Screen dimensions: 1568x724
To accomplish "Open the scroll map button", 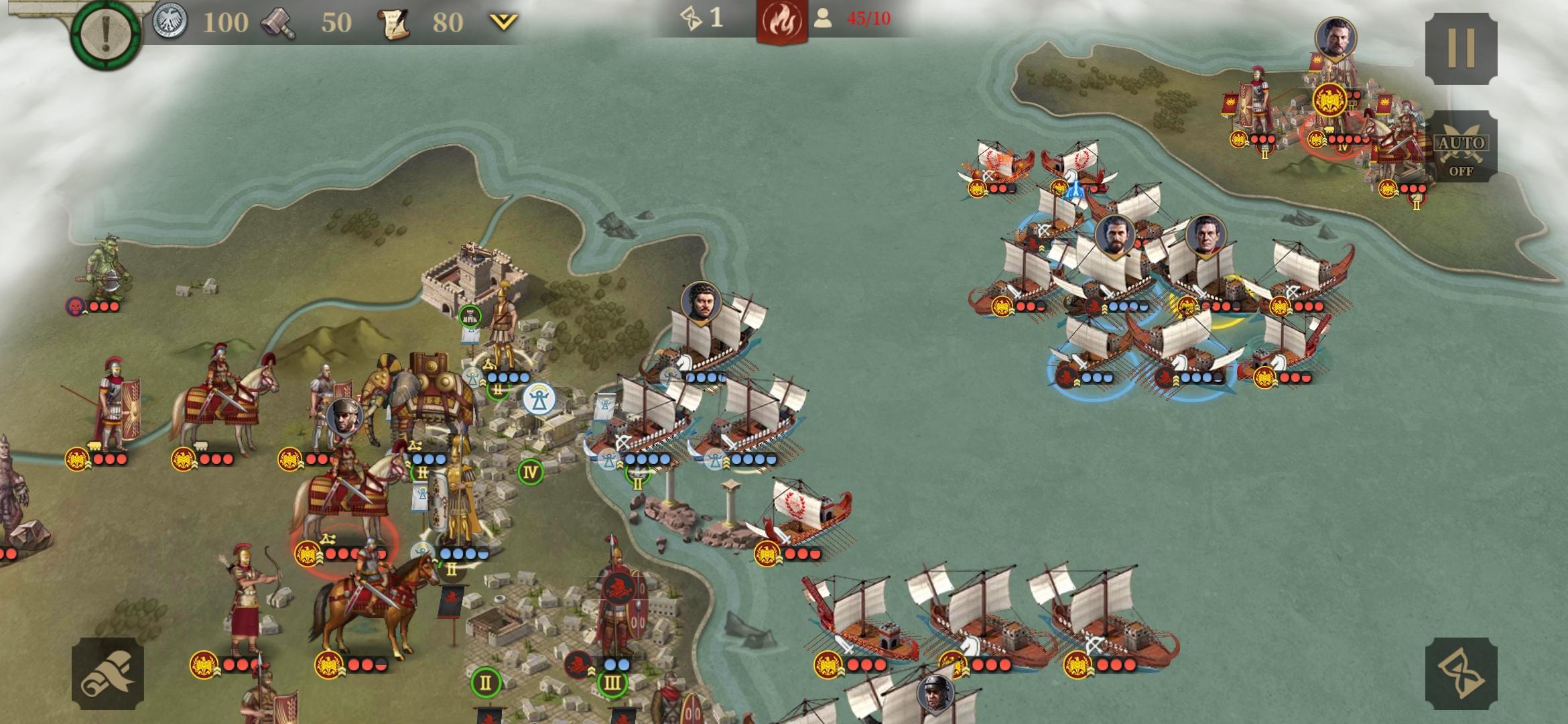I will (x=108, y=673).
